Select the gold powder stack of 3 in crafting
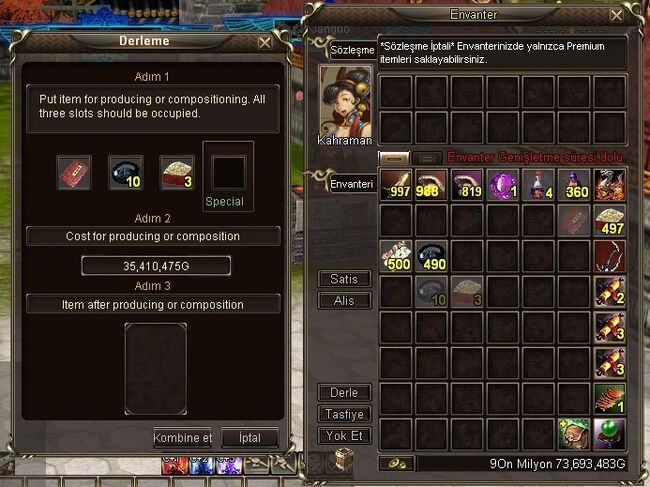The image size is (650, 487). coord(177,171)
